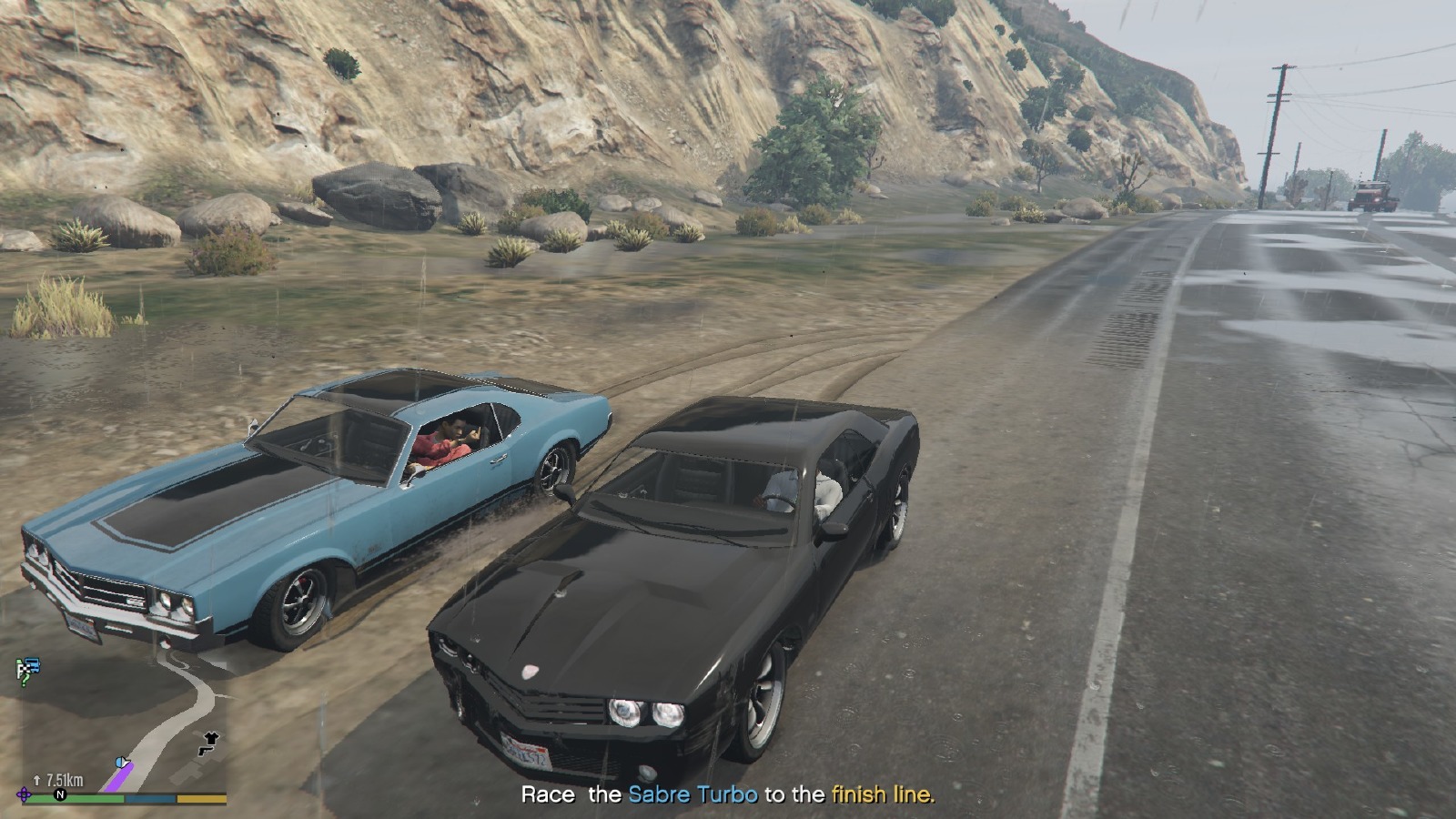Select the Ammu-Nation pistol blip on minimap

click(207, 752)
